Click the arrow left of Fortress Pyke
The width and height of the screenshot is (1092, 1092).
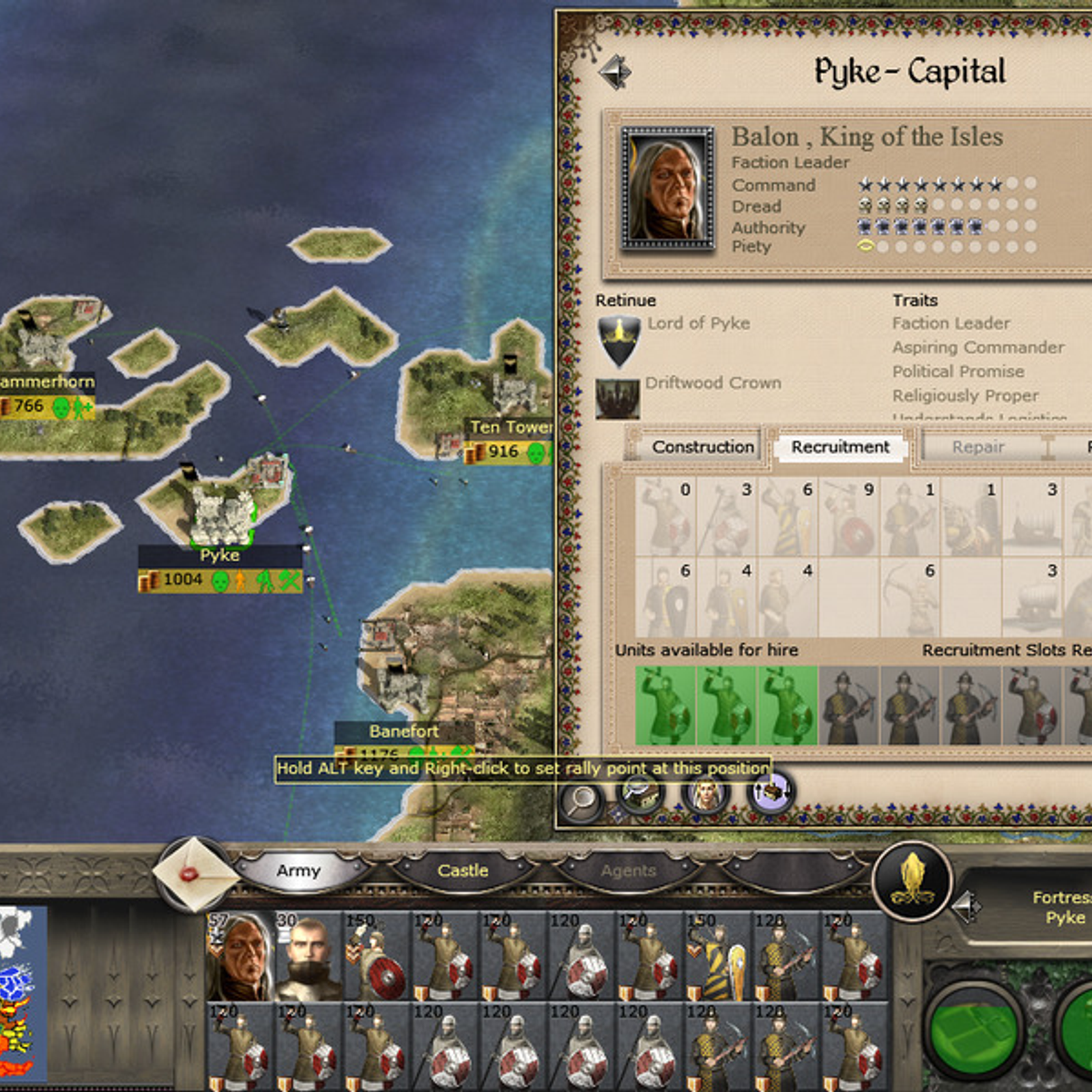point(967,907)
